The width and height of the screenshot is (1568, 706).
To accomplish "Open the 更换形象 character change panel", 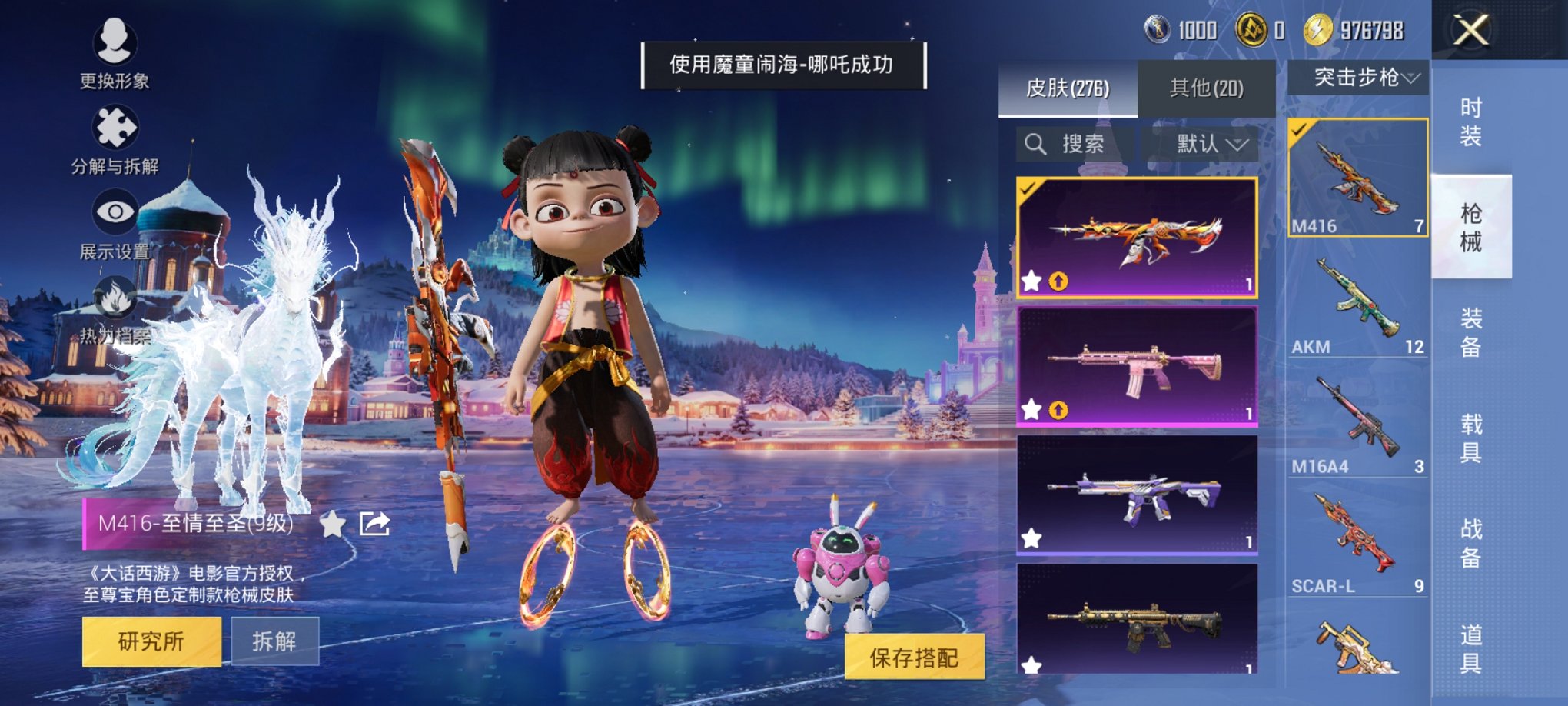I will click(x=114, y=43).
